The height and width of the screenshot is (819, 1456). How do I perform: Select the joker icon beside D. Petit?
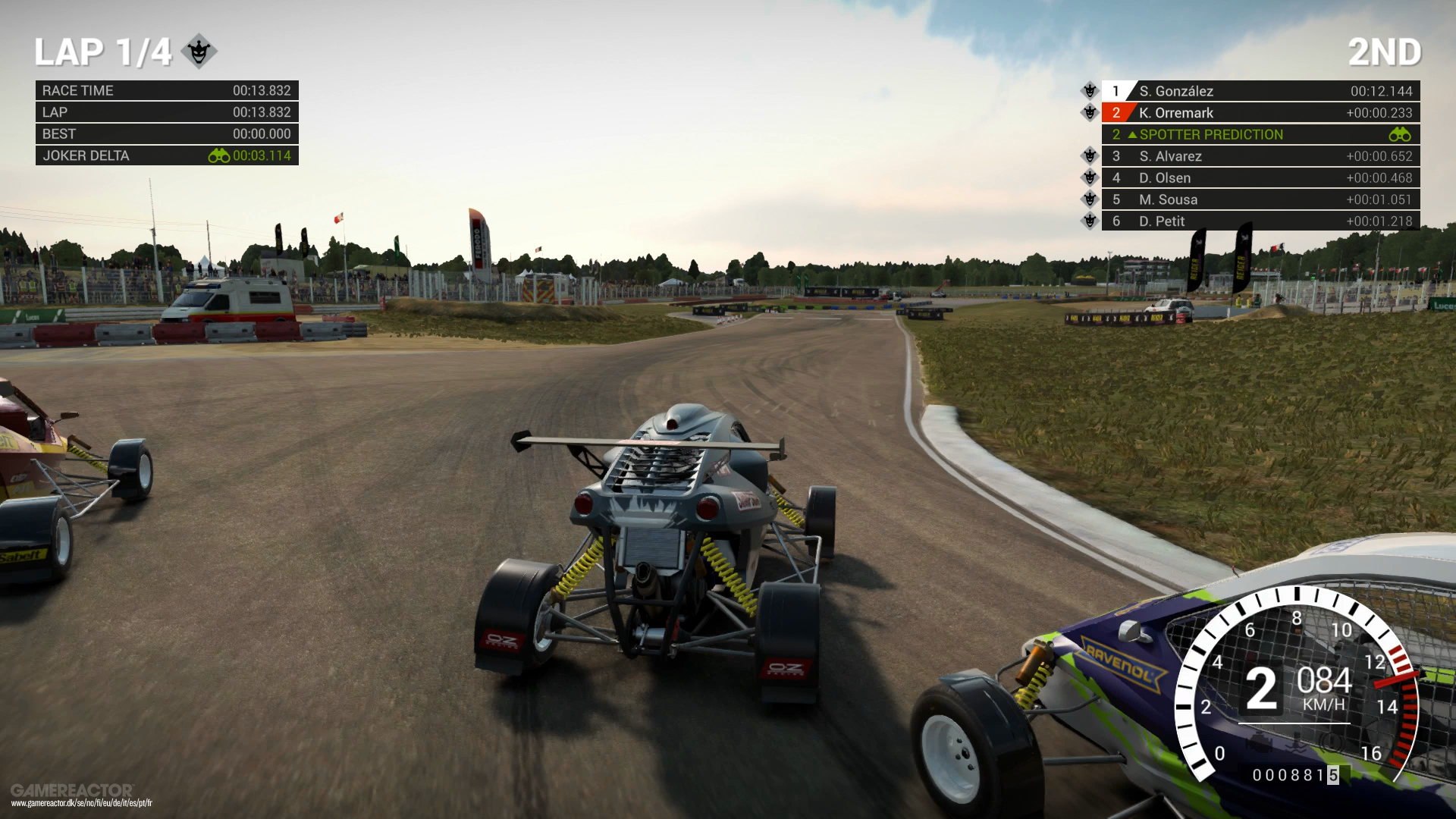point(1090,221)
